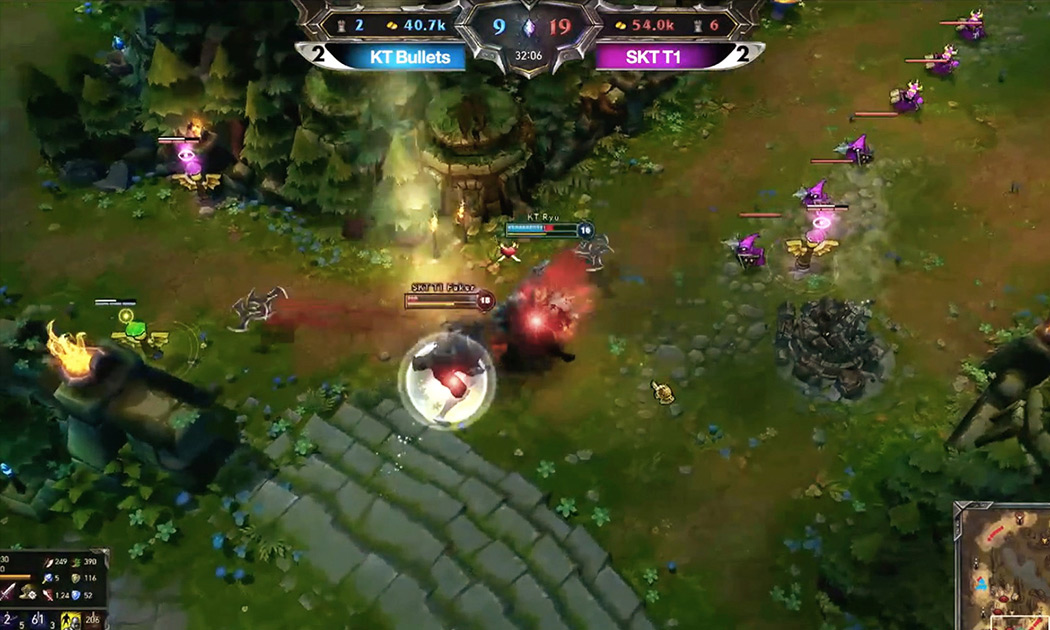Select the boots item slot
Image resolution: width=1050 pixels, height=630 pixels.
[28, 593]
